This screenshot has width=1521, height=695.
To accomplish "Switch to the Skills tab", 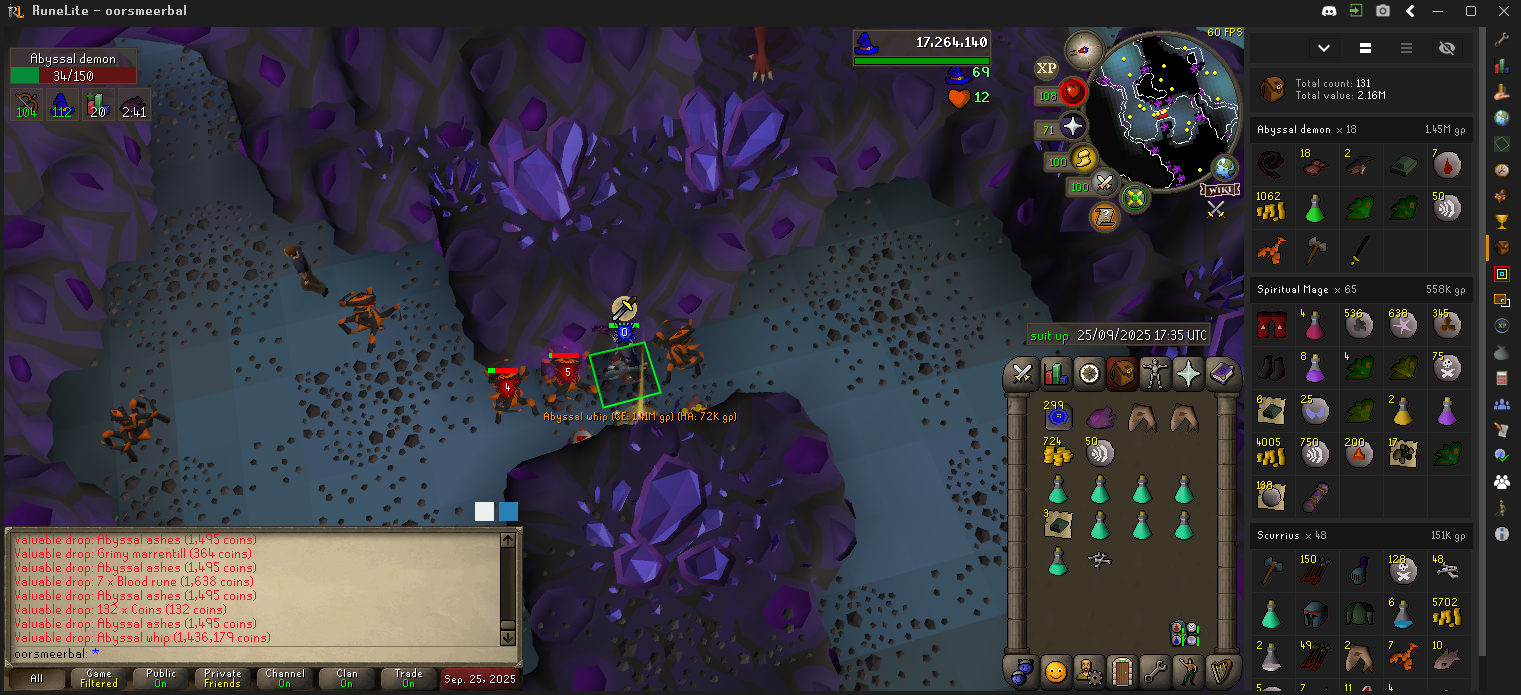I will point(1055,374).
